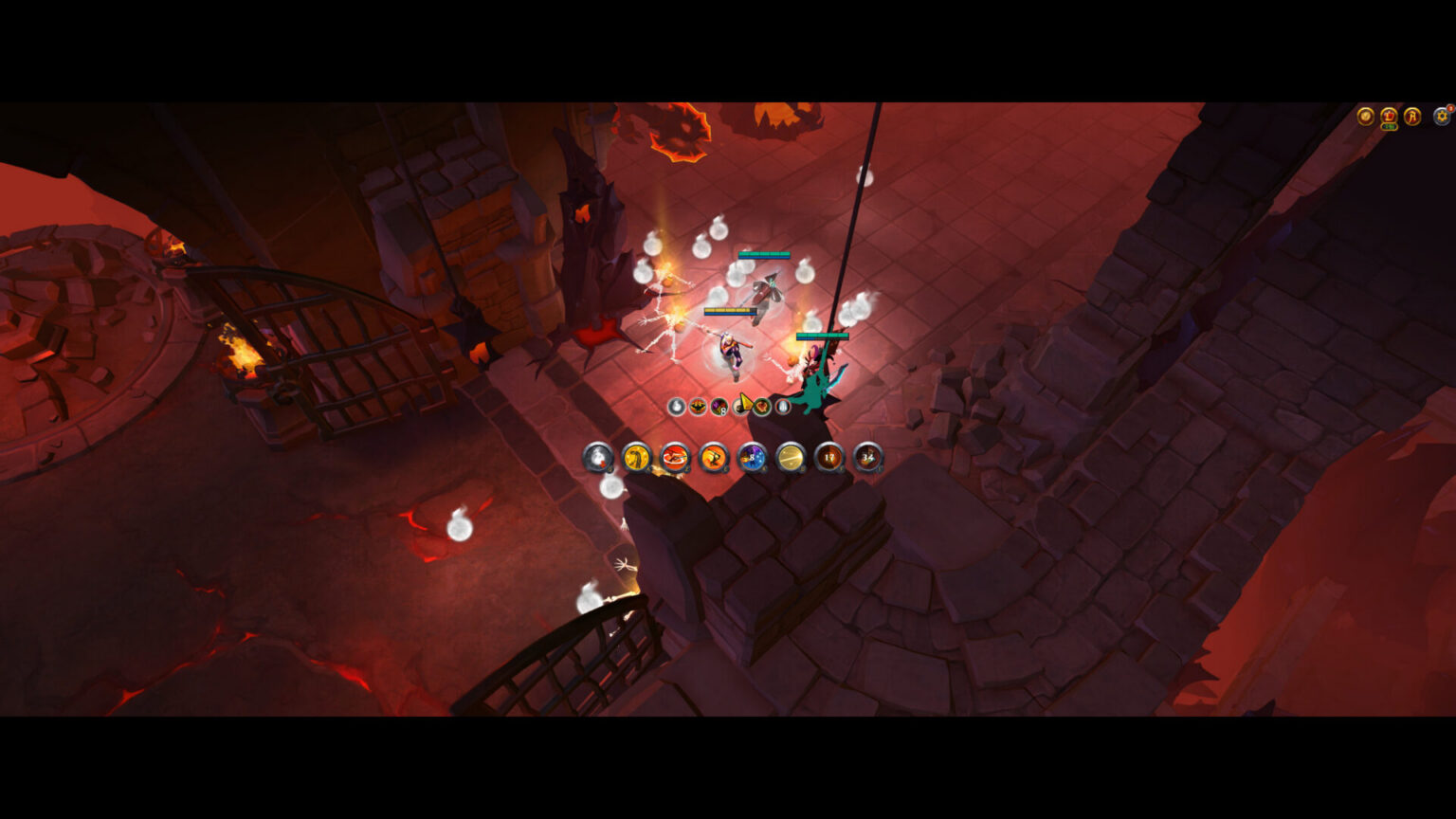Cast the red whirling-slash ability
Screen dimensions: 1456x819
675,458
